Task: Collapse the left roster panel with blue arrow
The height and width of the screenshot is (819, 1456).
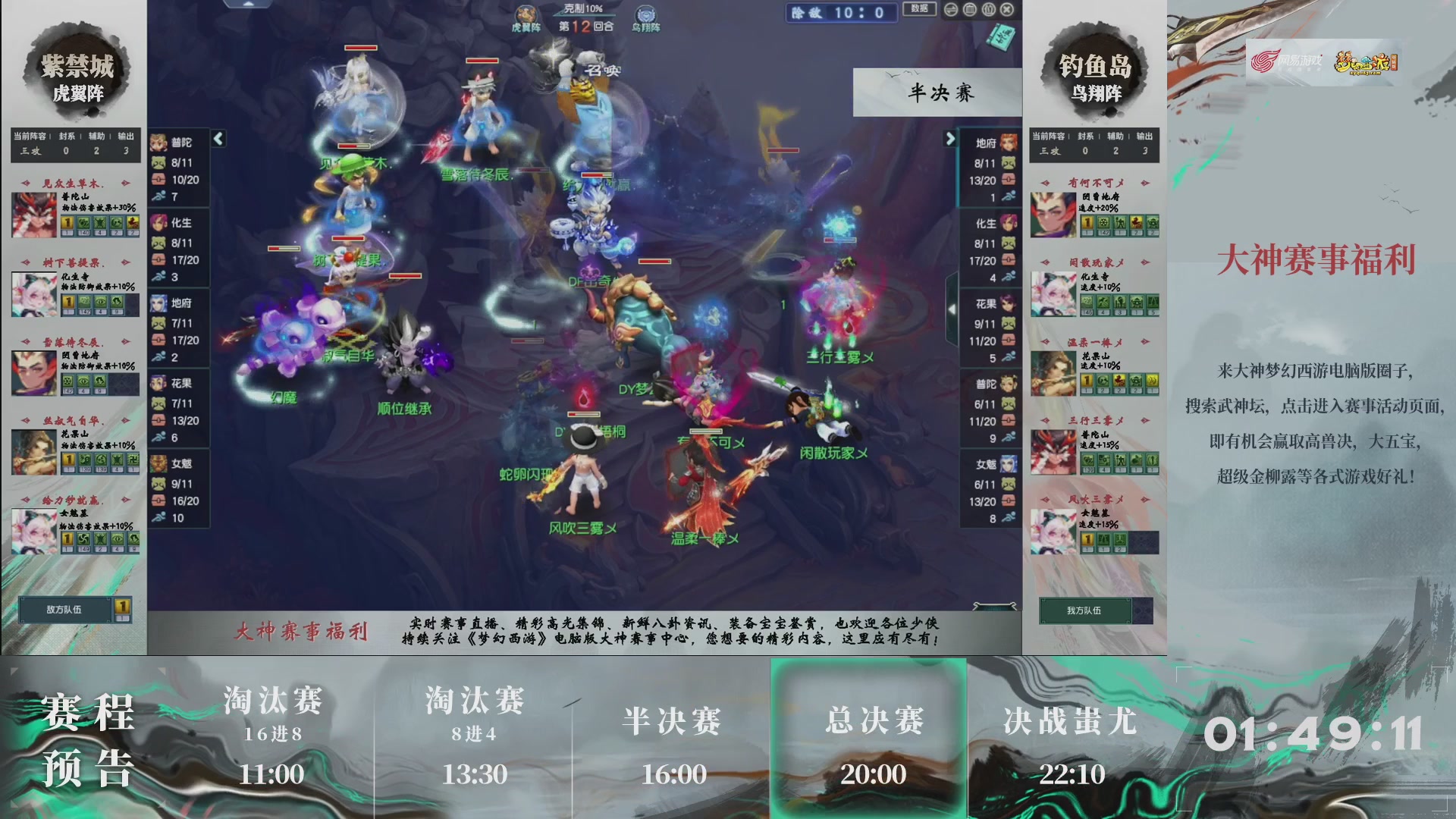Action: point(218,139)
